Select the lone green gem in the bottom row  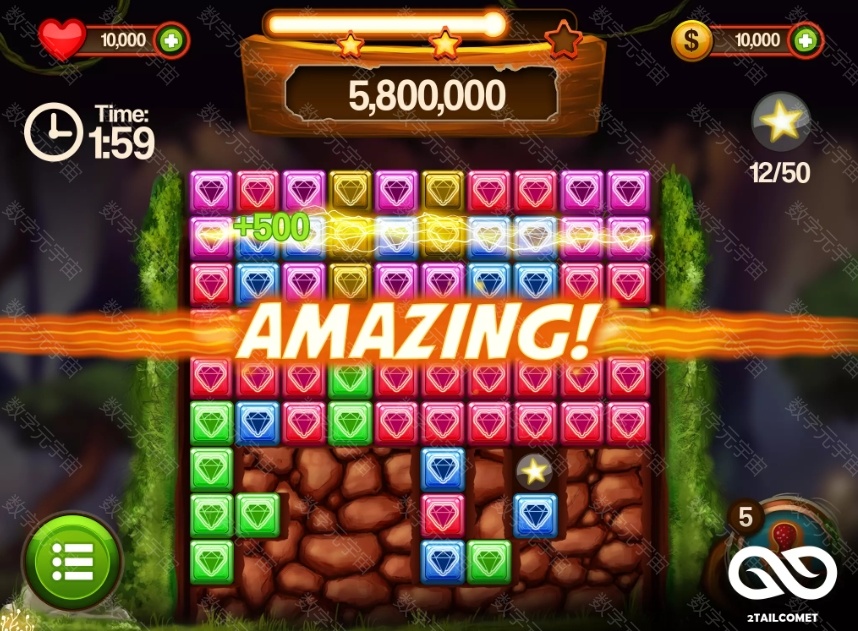(489, 562)
